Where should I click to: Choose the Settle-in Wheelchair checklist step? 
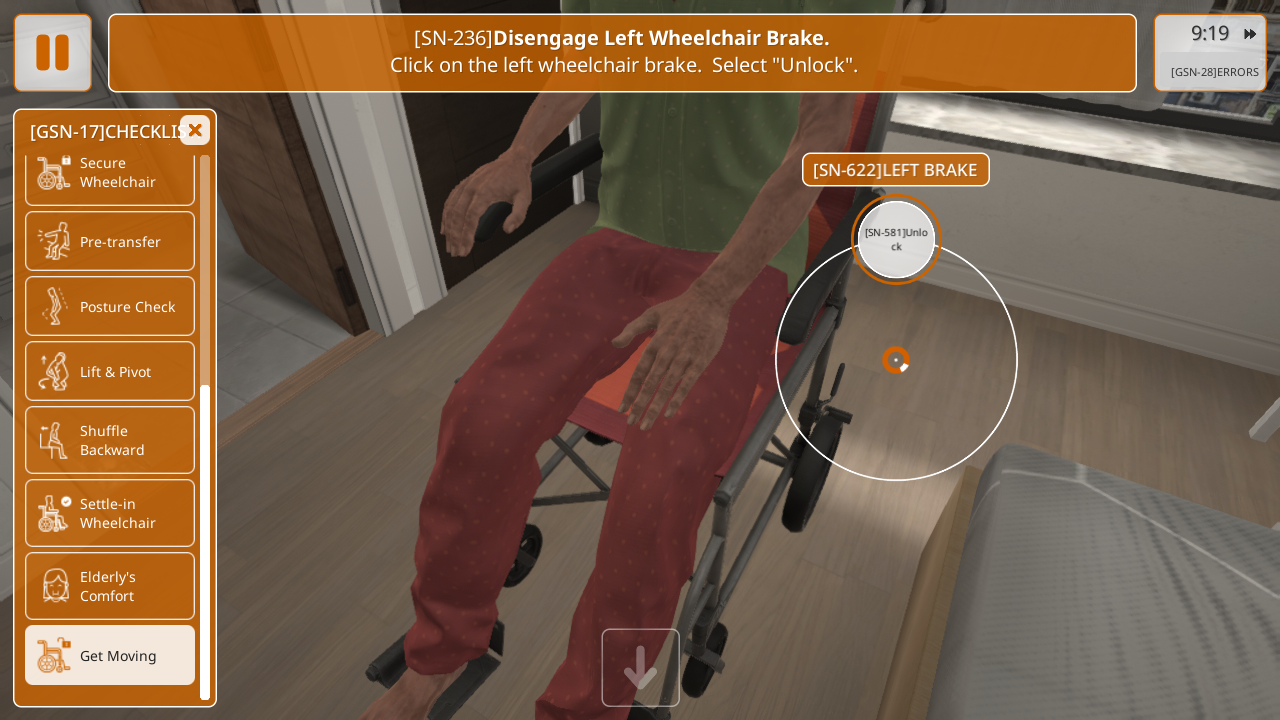pyautogui.click(x=110, y=513)
